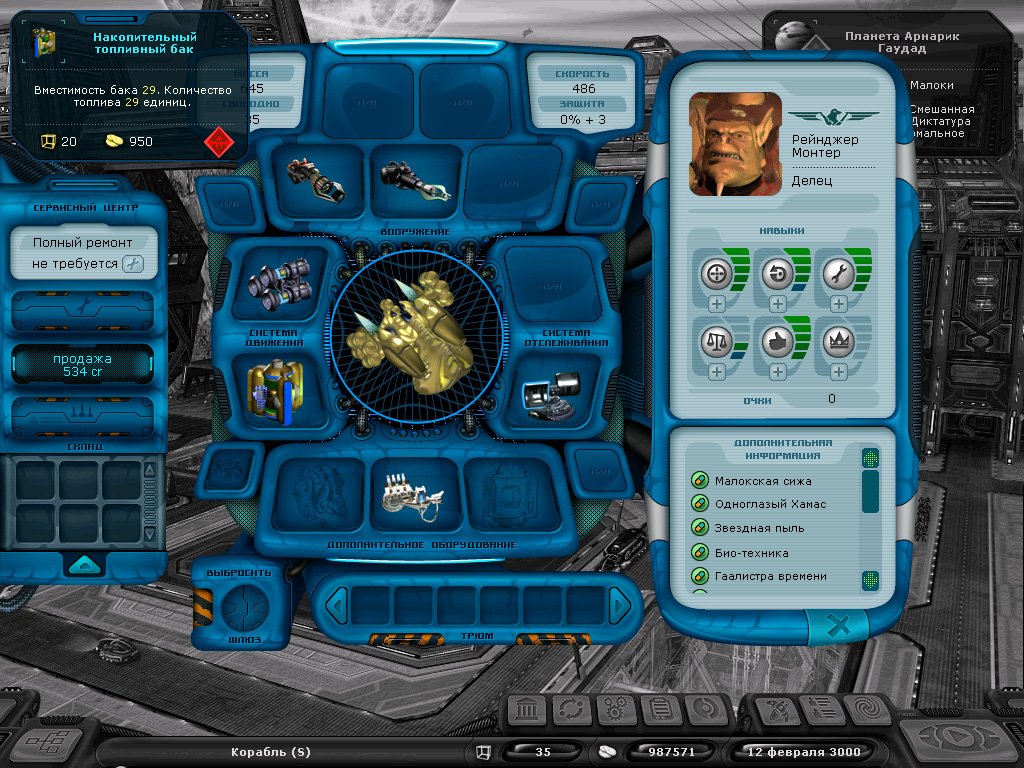Click the golden ship hull in the center
The height and width of the screenshot is (768, 1024).
tap(414, 335)
